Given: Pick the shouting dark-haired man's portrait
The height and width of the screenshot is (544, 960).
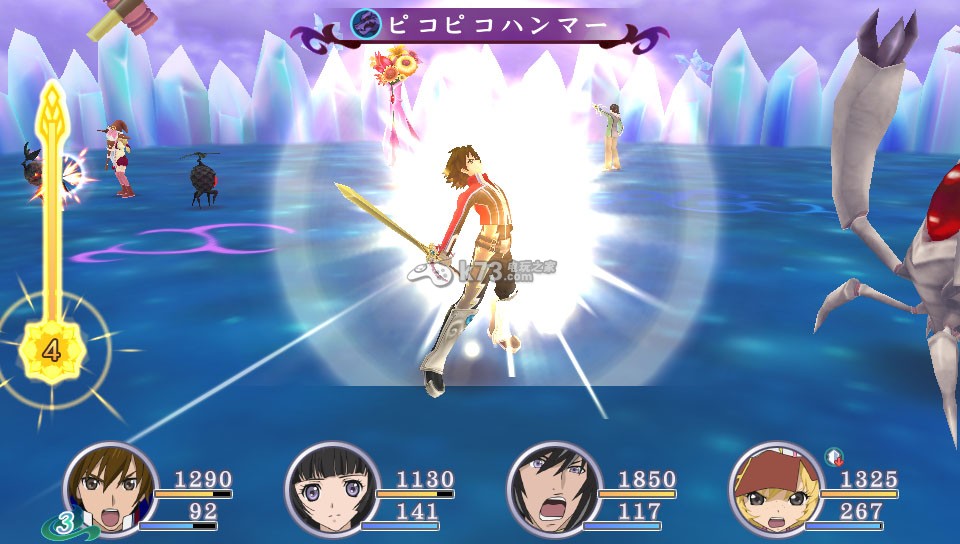Looking at the screenshot, I should [x=554, y=488].
